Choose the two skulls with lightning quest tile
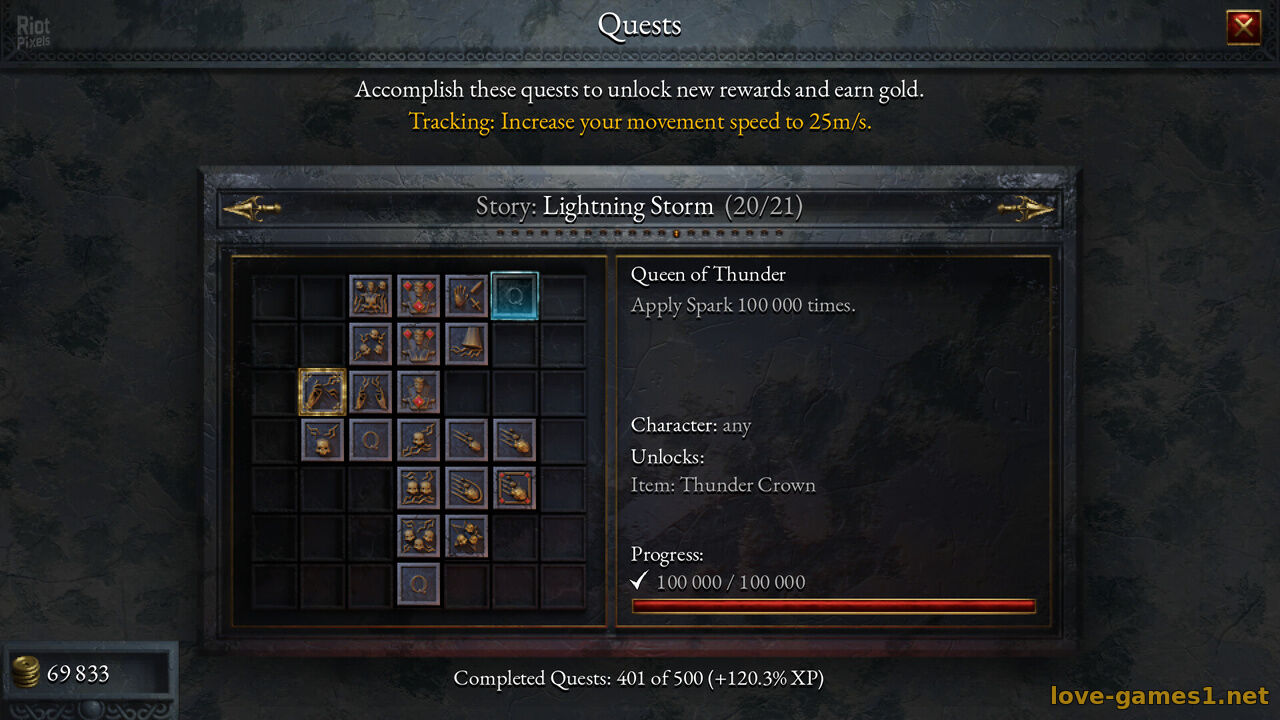Viewport: 1280px width, 720px height. click(x=418, y=488)
